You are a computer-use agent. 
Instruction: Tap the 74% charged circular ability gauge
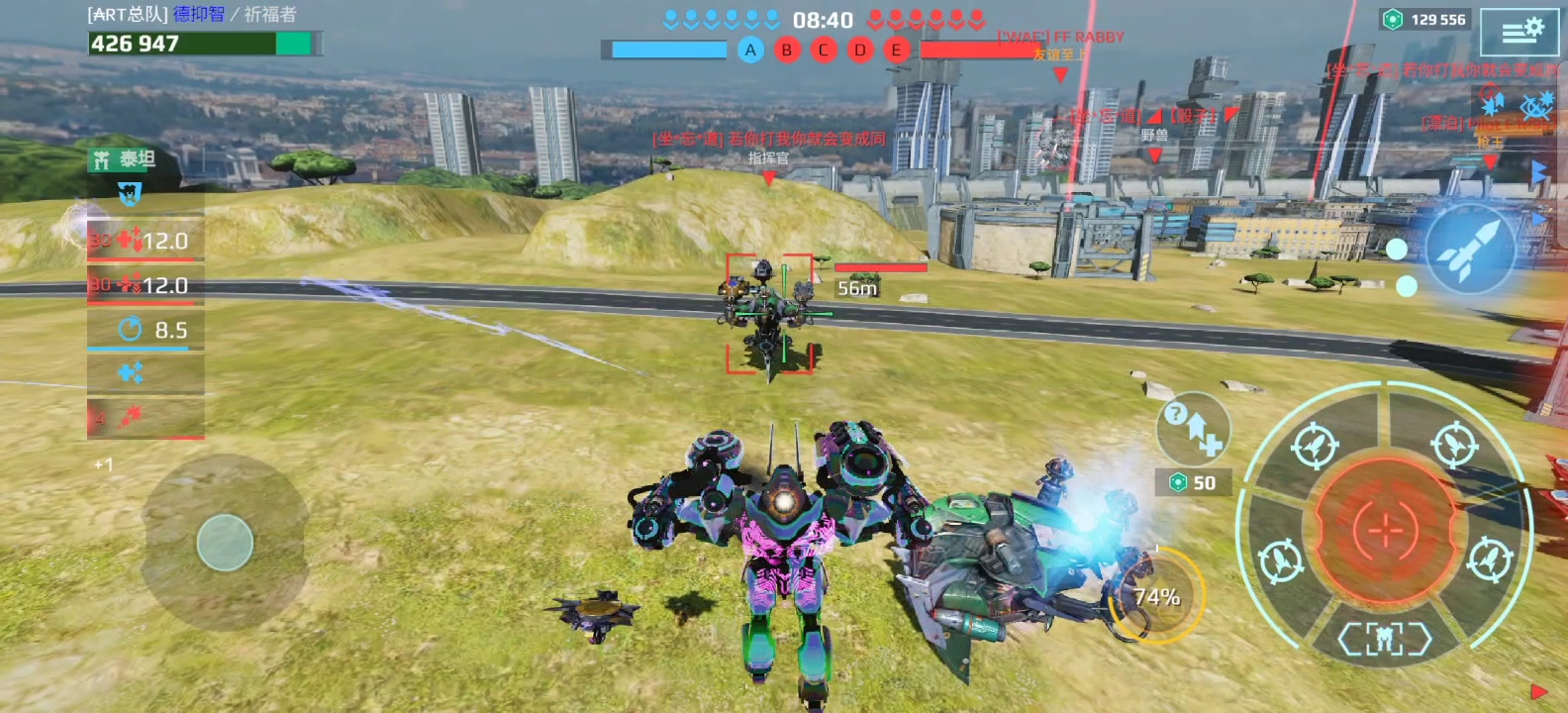[1156, 597]
